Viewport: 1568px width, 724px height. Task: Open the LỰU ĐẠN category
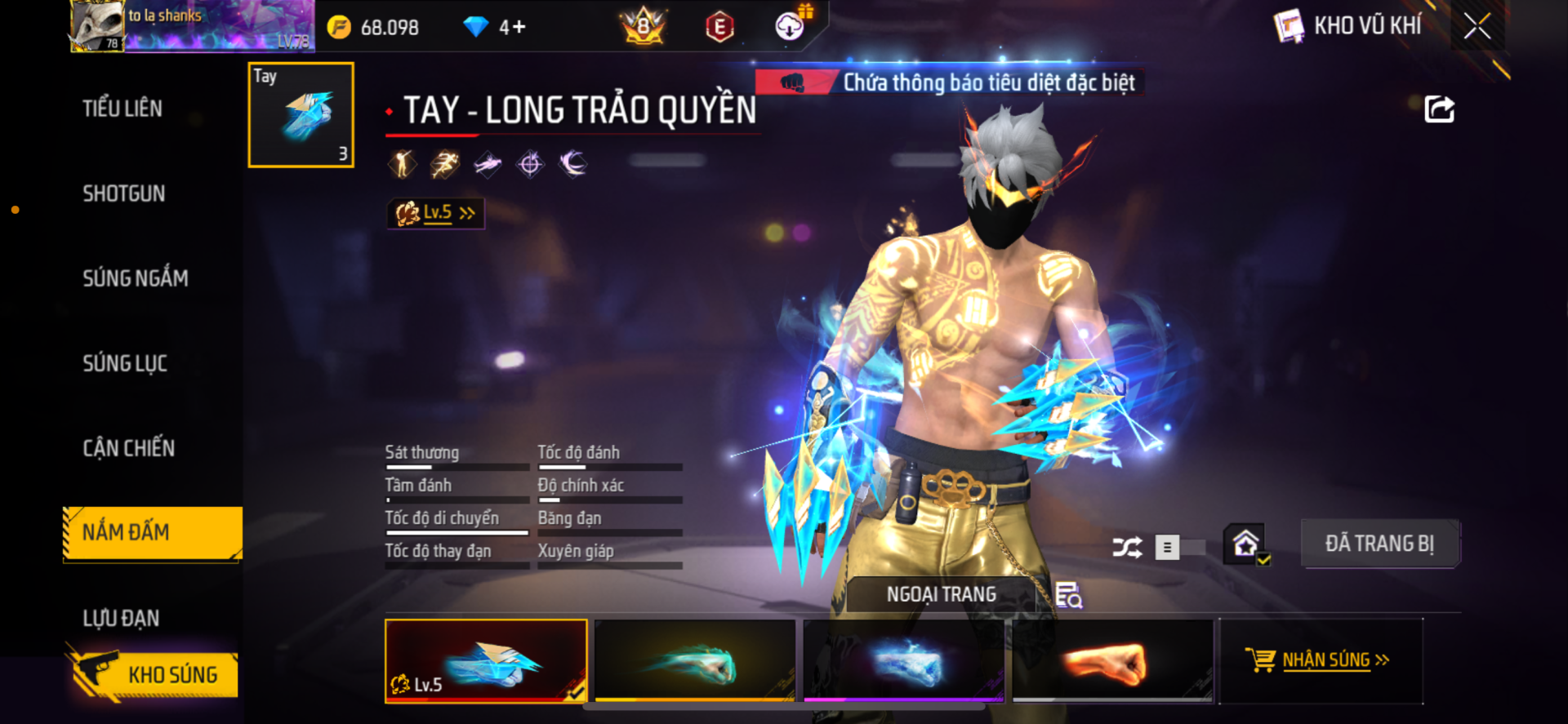click(121, 618)
